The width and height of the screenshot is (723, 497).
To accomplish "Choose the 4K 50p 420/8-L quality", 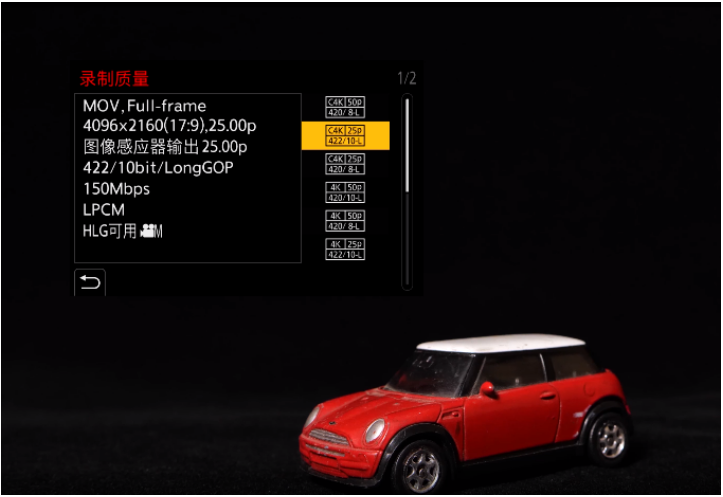I will point(345,220).
